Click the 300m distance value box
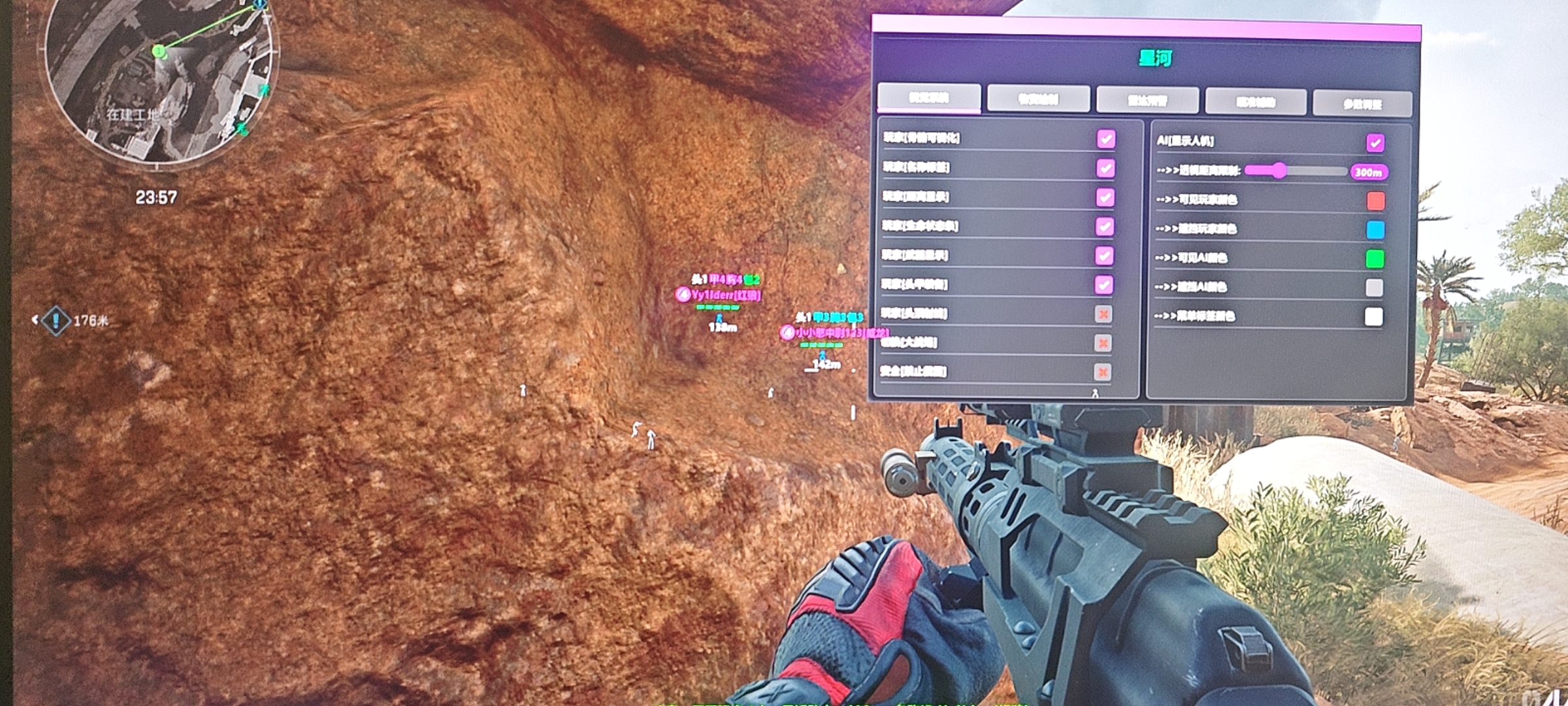This screenshot has height=706, width=1568. [x=1368, y=172]
